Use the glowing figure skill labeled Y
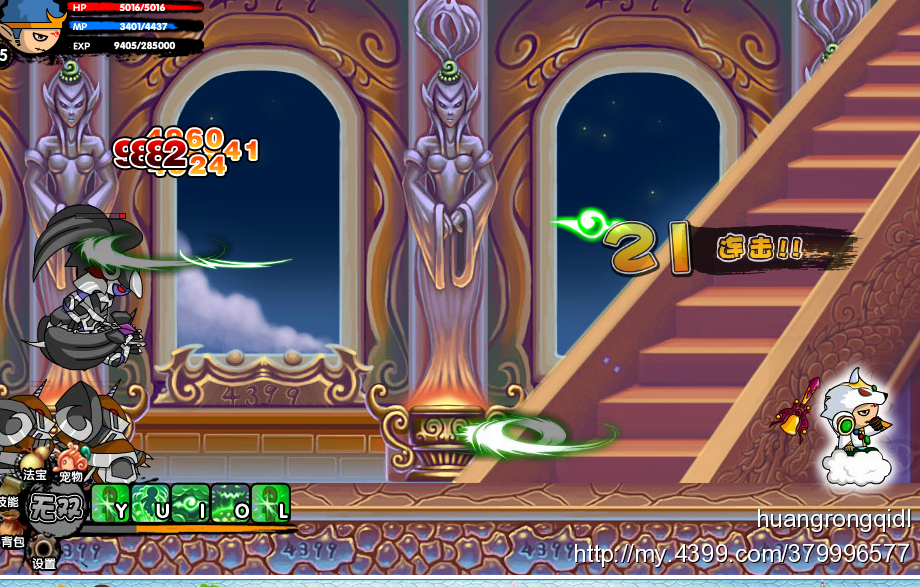 110,503
